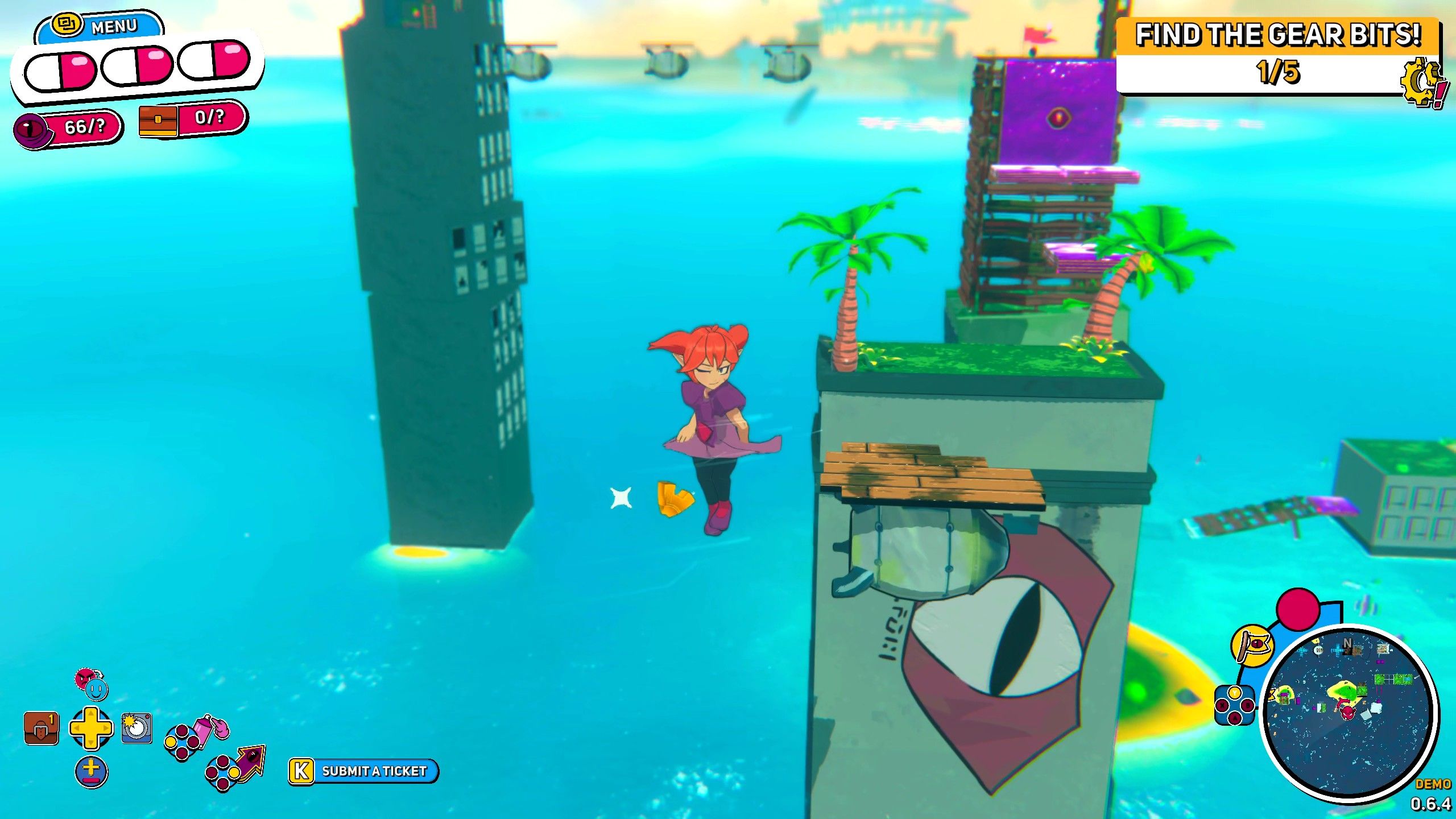Open the MENU button
1456x819 pixels.
click(x=100, y=26)
